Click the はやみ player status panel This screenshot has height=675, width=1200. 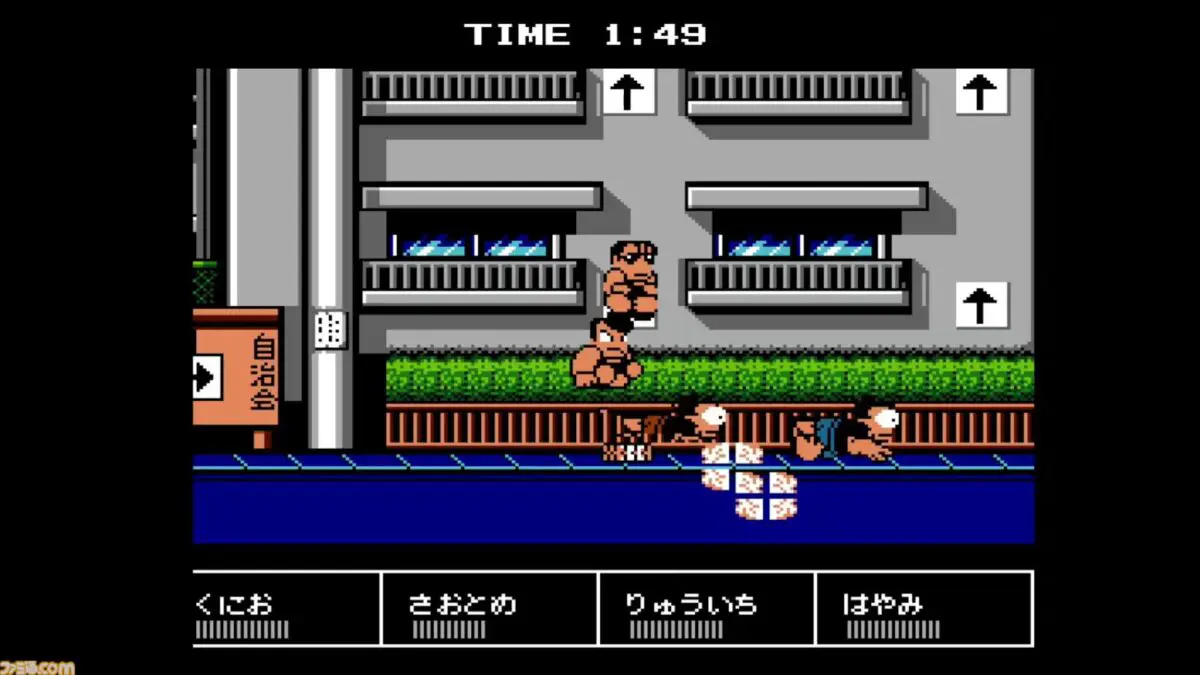tap(923, 609)
